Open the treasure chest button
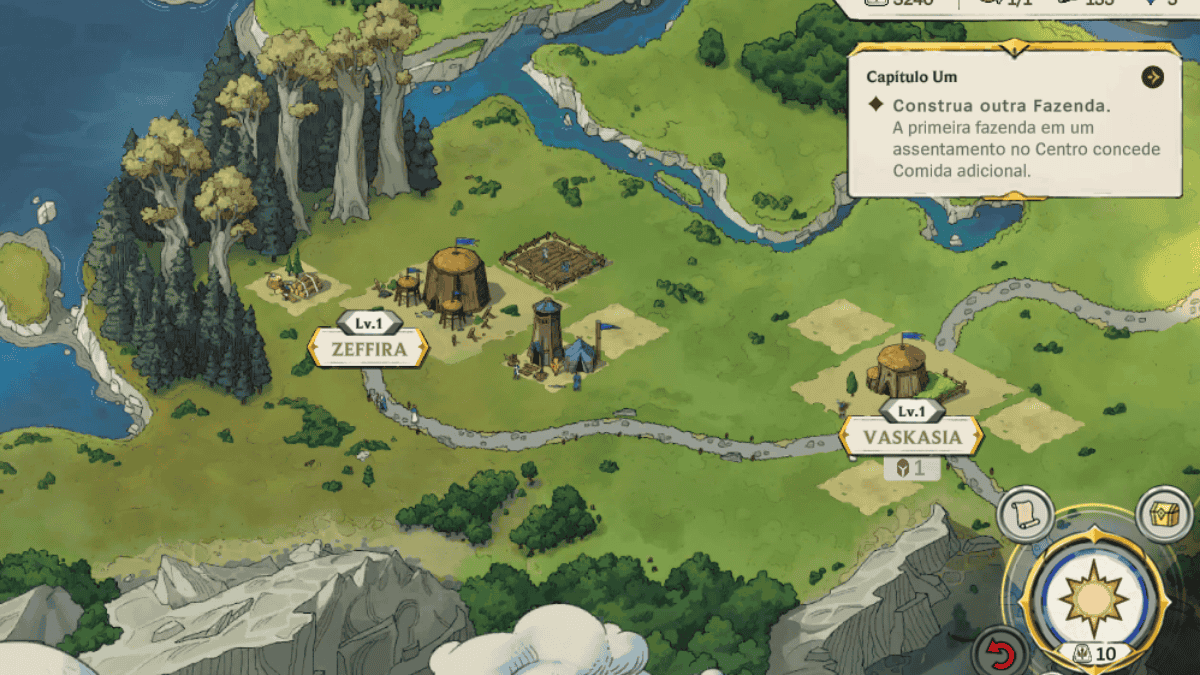The height and width of the screenshot is (675, 1200). [x=1165, y=514]
